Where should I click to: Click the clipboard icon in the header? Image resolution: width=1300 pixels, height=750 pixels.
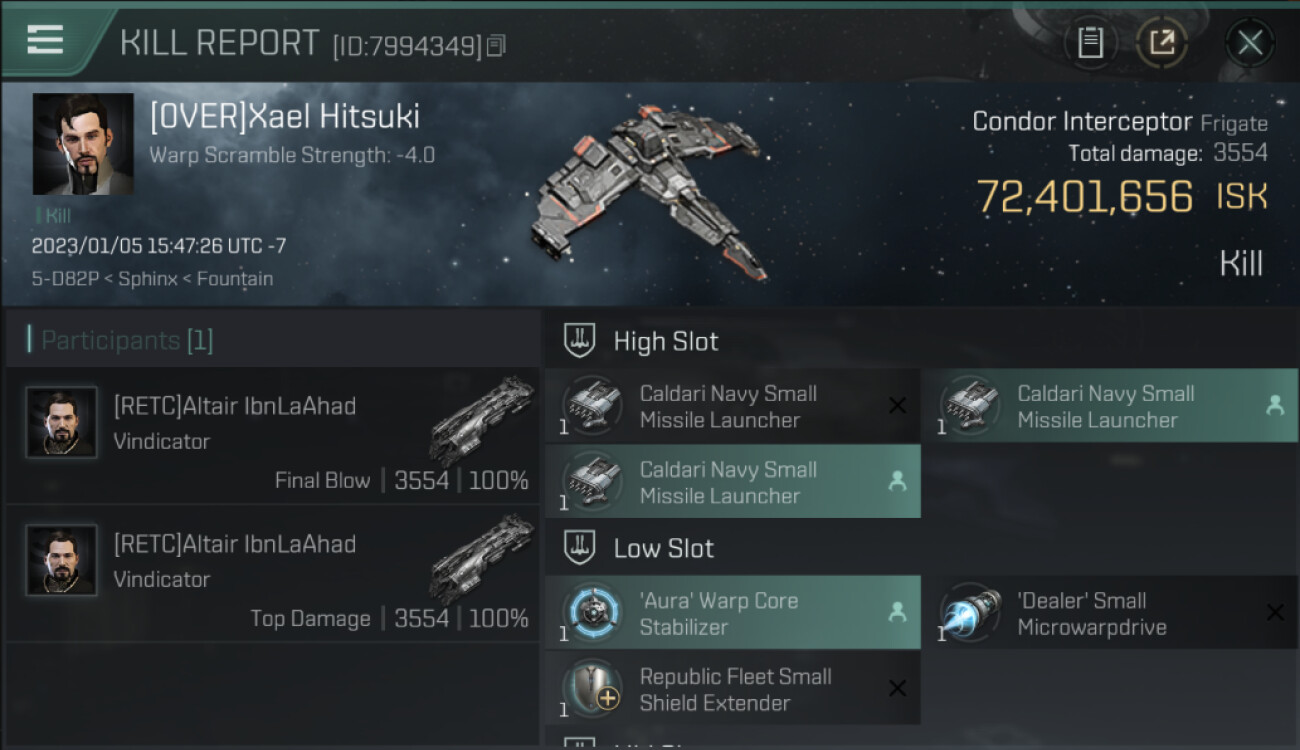tap(1090, 42)
